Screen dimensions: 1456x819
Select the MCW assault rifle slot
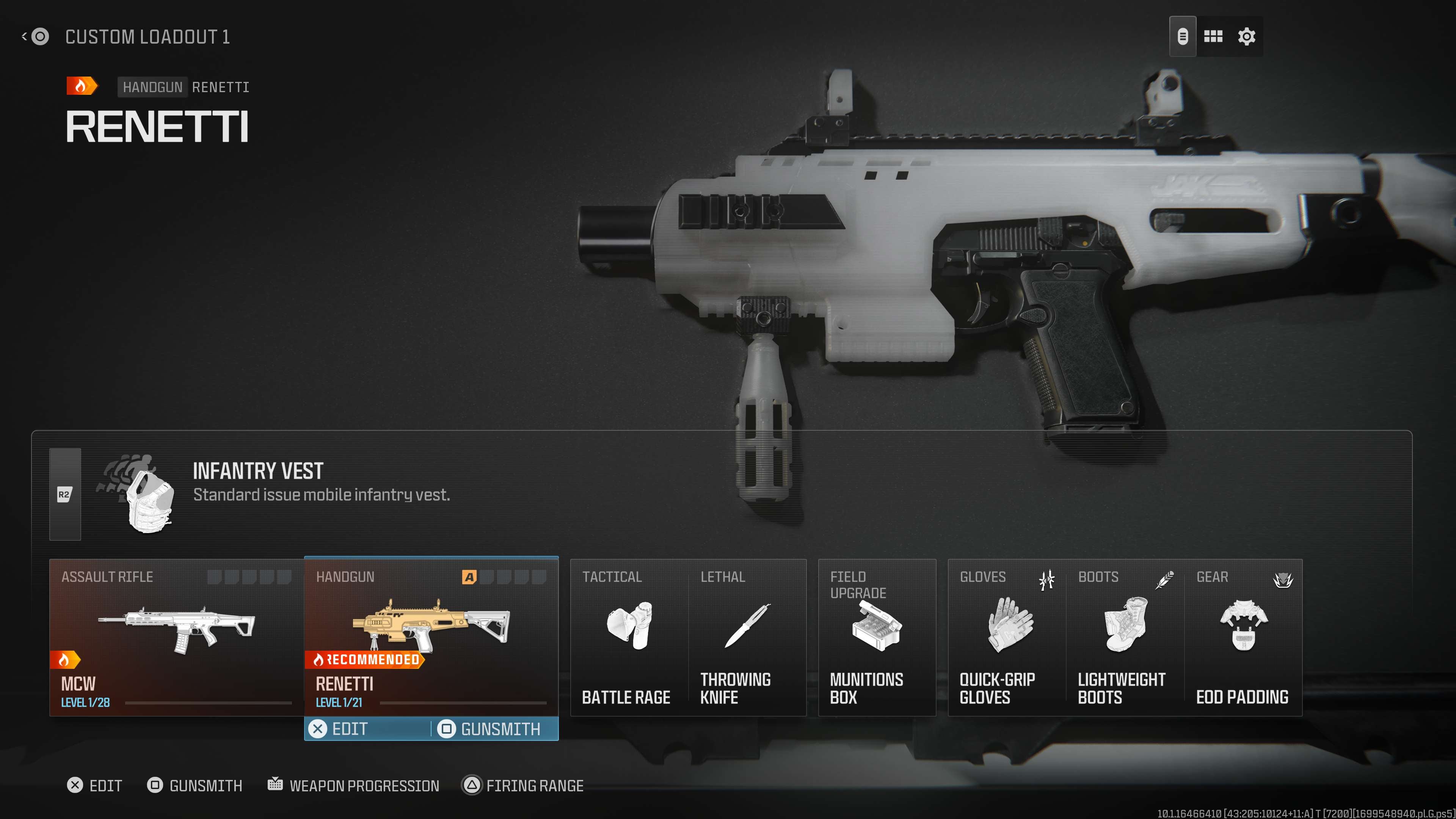176,637
